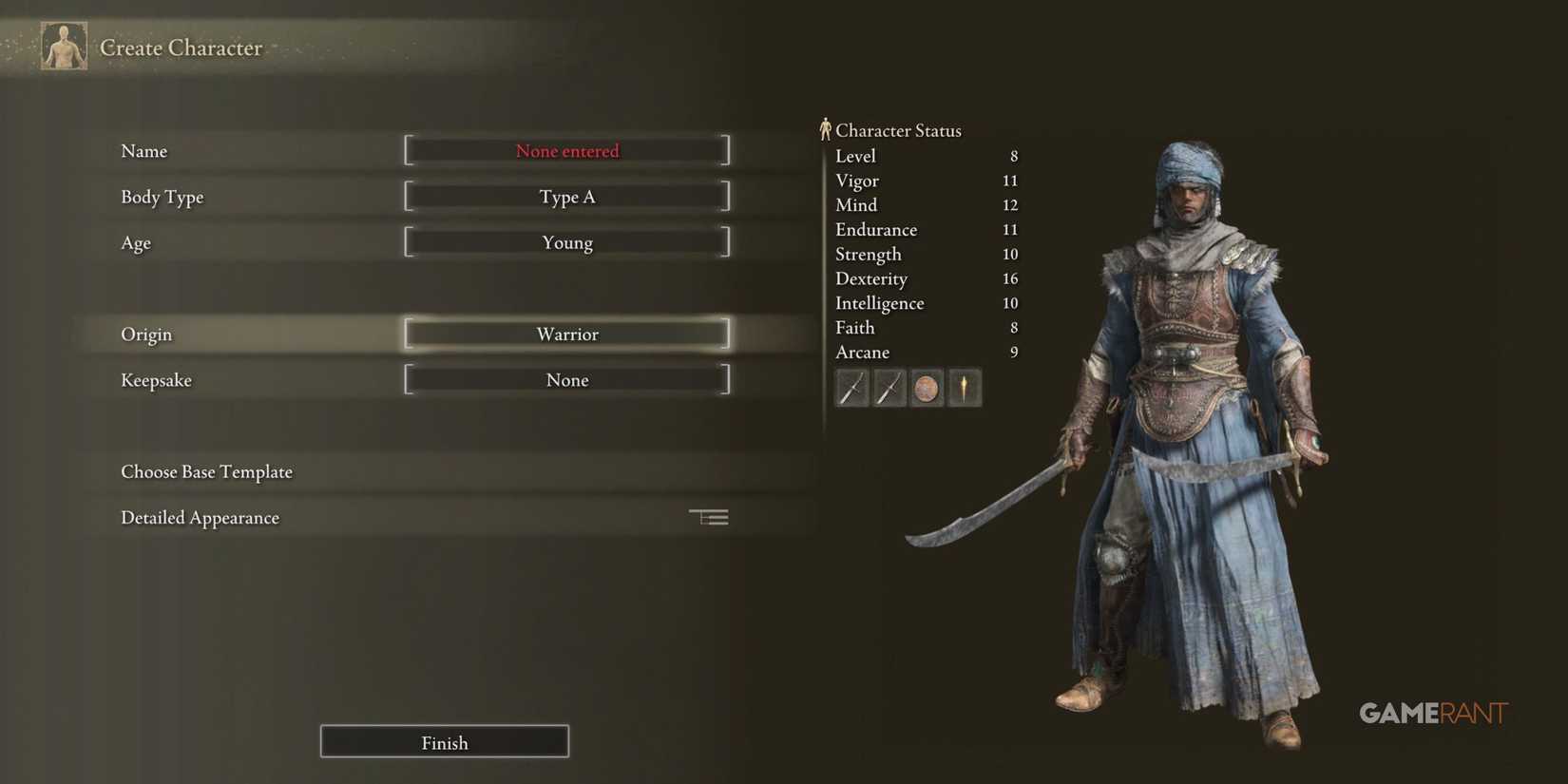Switch the Age setting from Young

coord(566,242)
